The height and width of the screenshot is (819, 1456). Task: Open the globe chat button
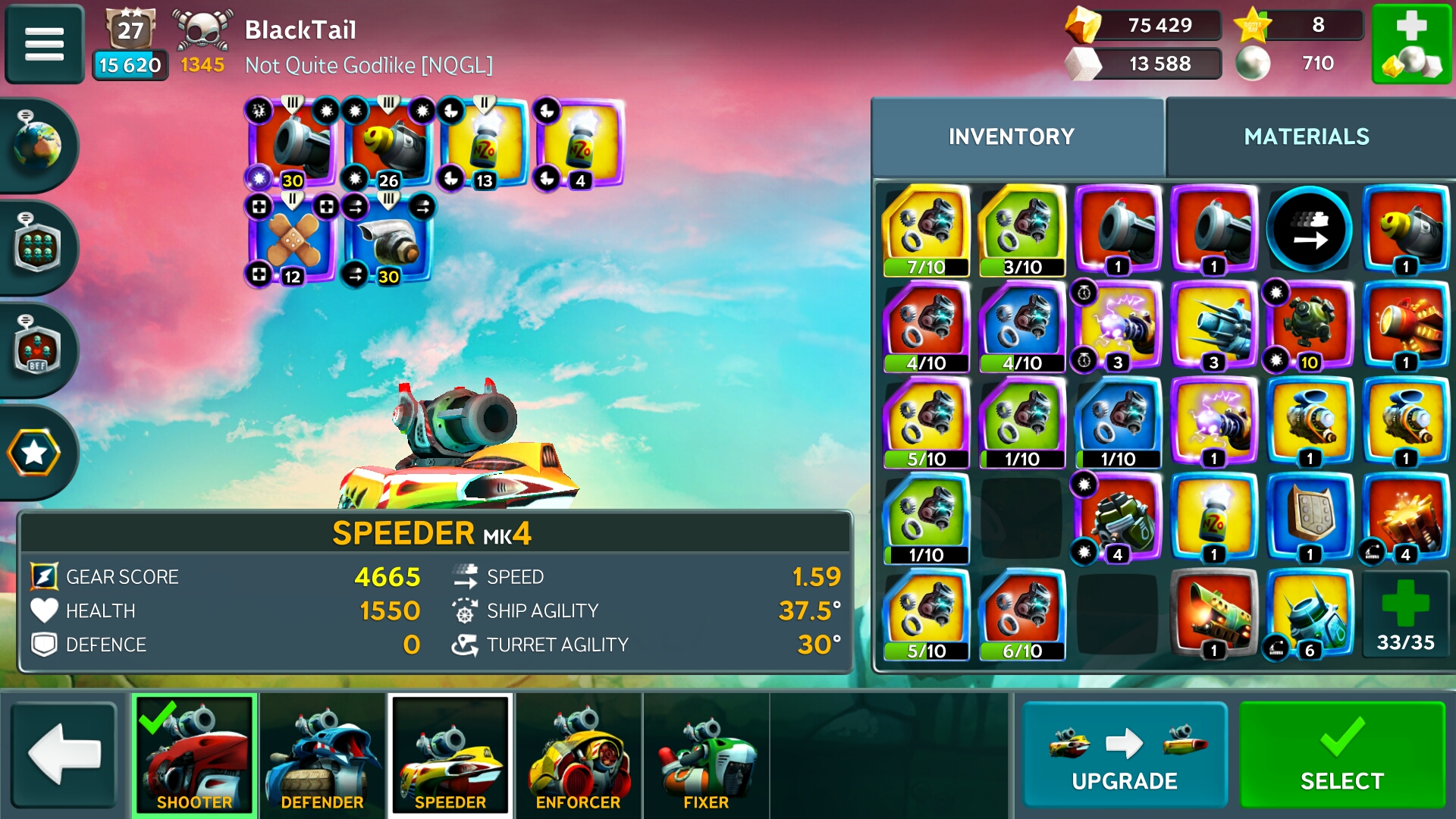(x=36, y=145)
